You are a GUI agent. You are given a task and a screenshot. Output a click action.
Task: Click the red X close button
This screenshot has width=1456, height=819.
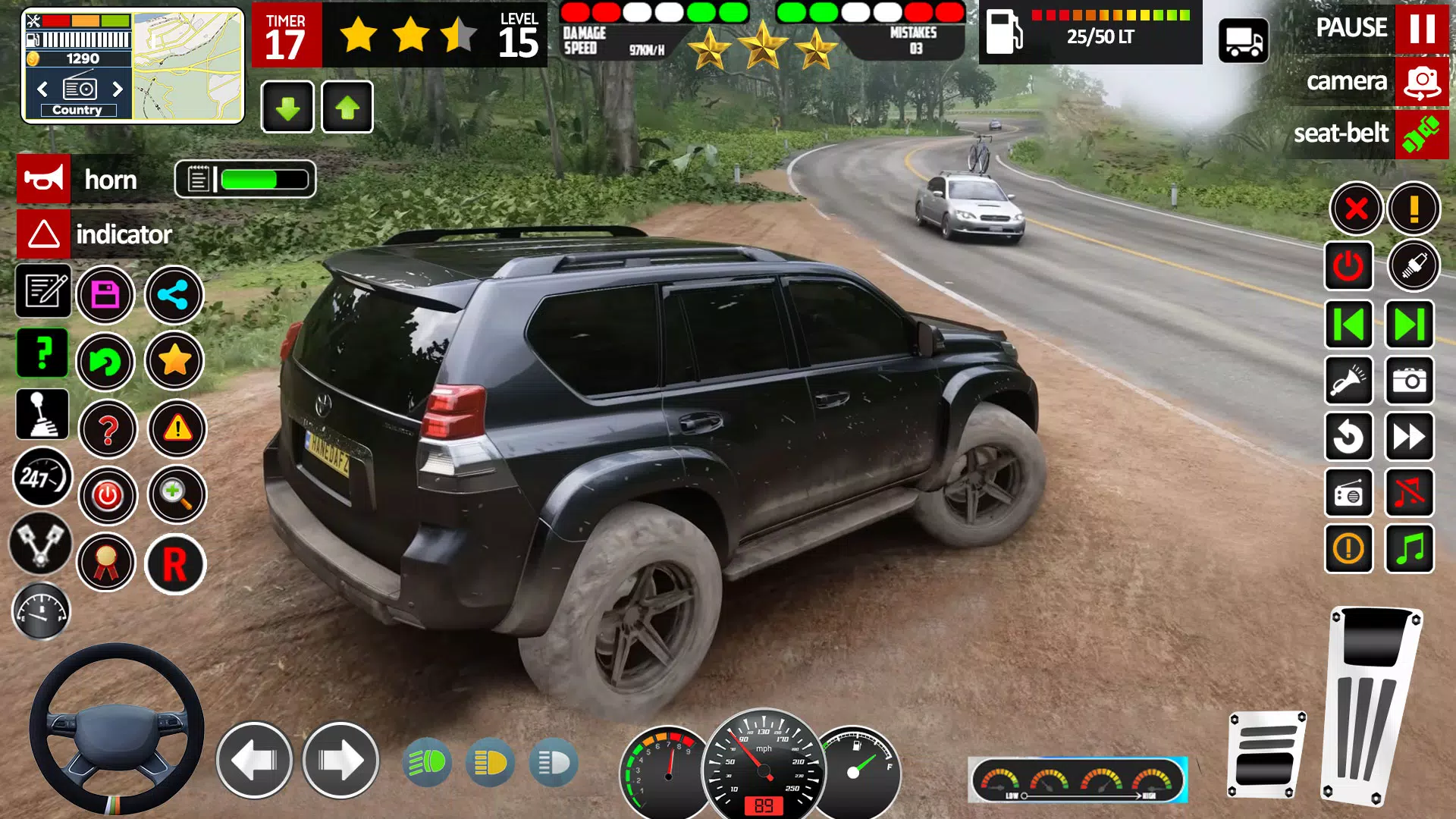pyautogui.click(x=1356, y=208)
